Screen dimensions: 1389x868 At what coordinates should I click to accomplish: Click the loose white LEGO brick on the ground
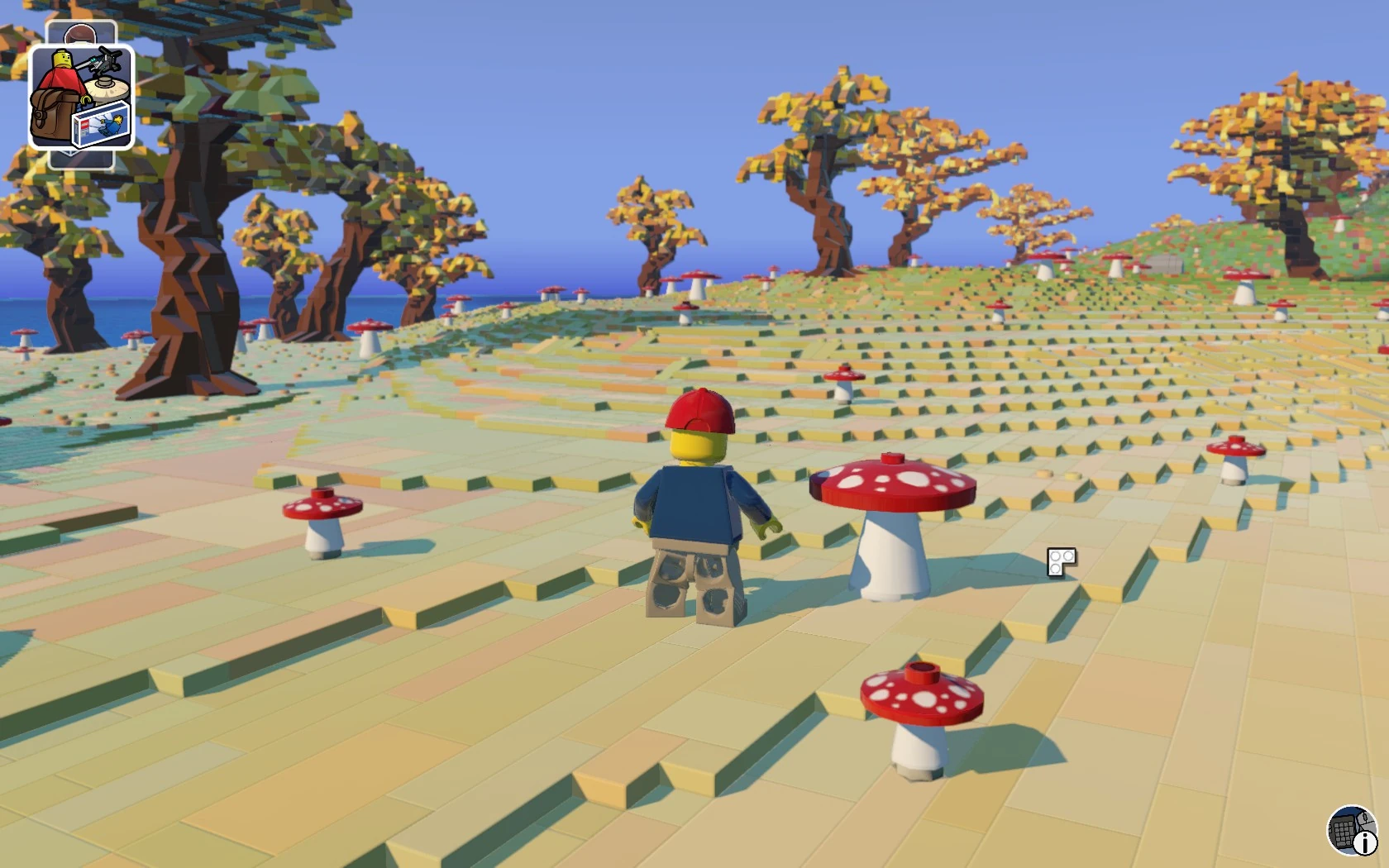1059,560
